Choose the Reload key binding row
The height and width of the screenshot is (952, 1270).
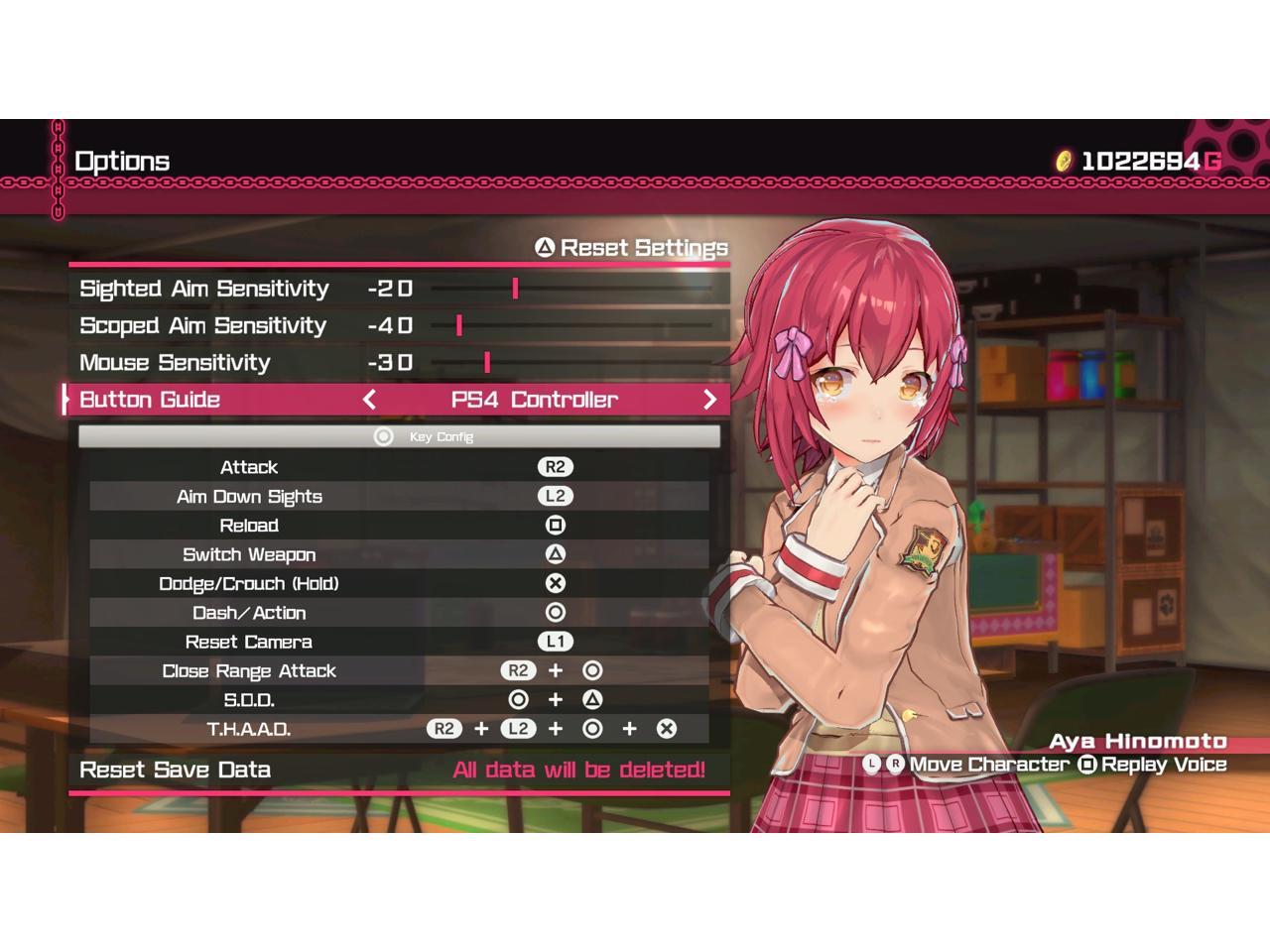(399, 526)
